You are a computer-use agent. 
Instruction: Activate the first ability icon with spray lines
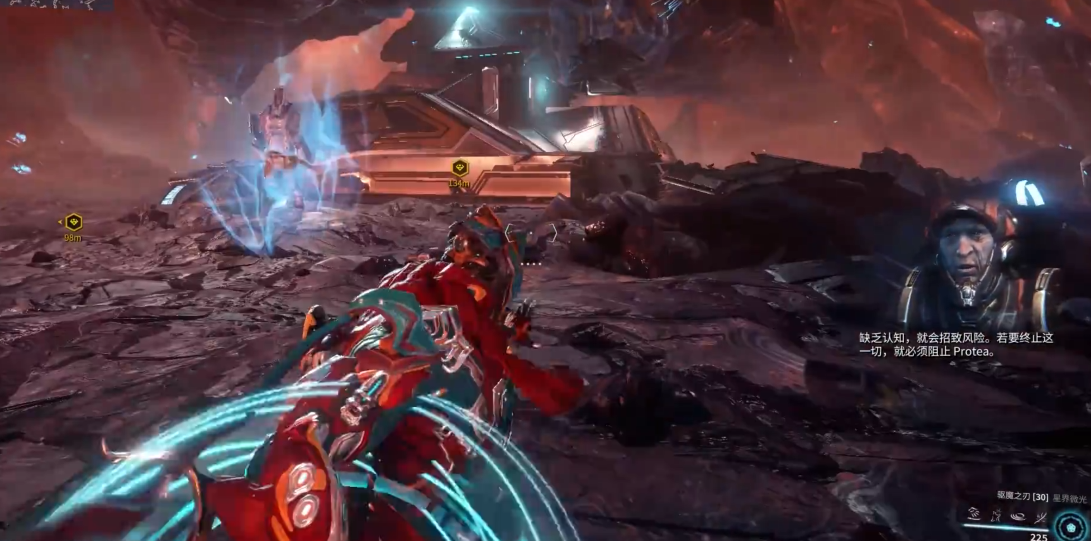[974, 514]
